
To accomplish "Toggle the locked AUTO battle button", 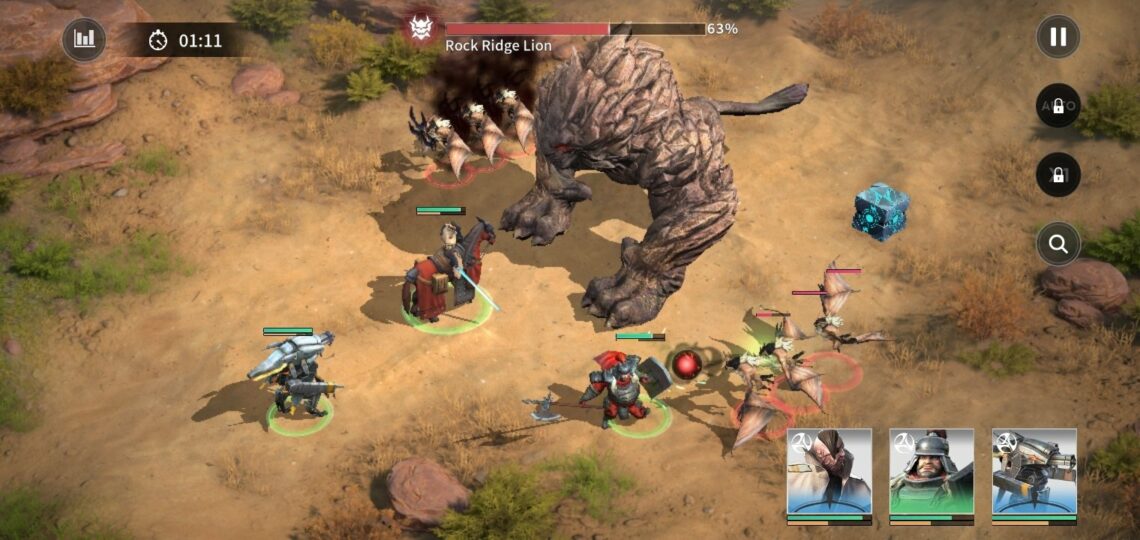I will pyautogui.click(x=1058, y=106).
